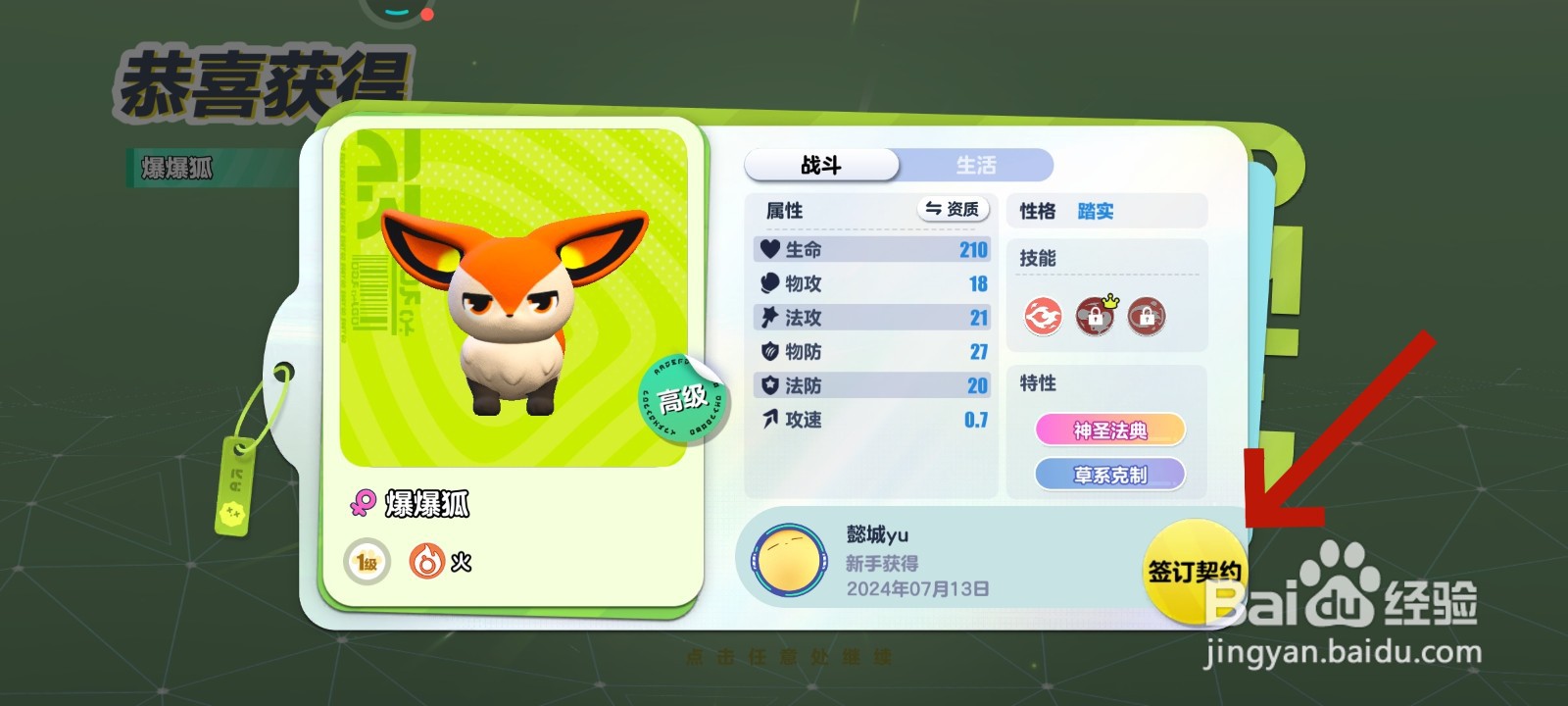The width and height of the screenshot is (1568, 706).
Task: Switch to the 生活 tab
Action: pos(977,164)
